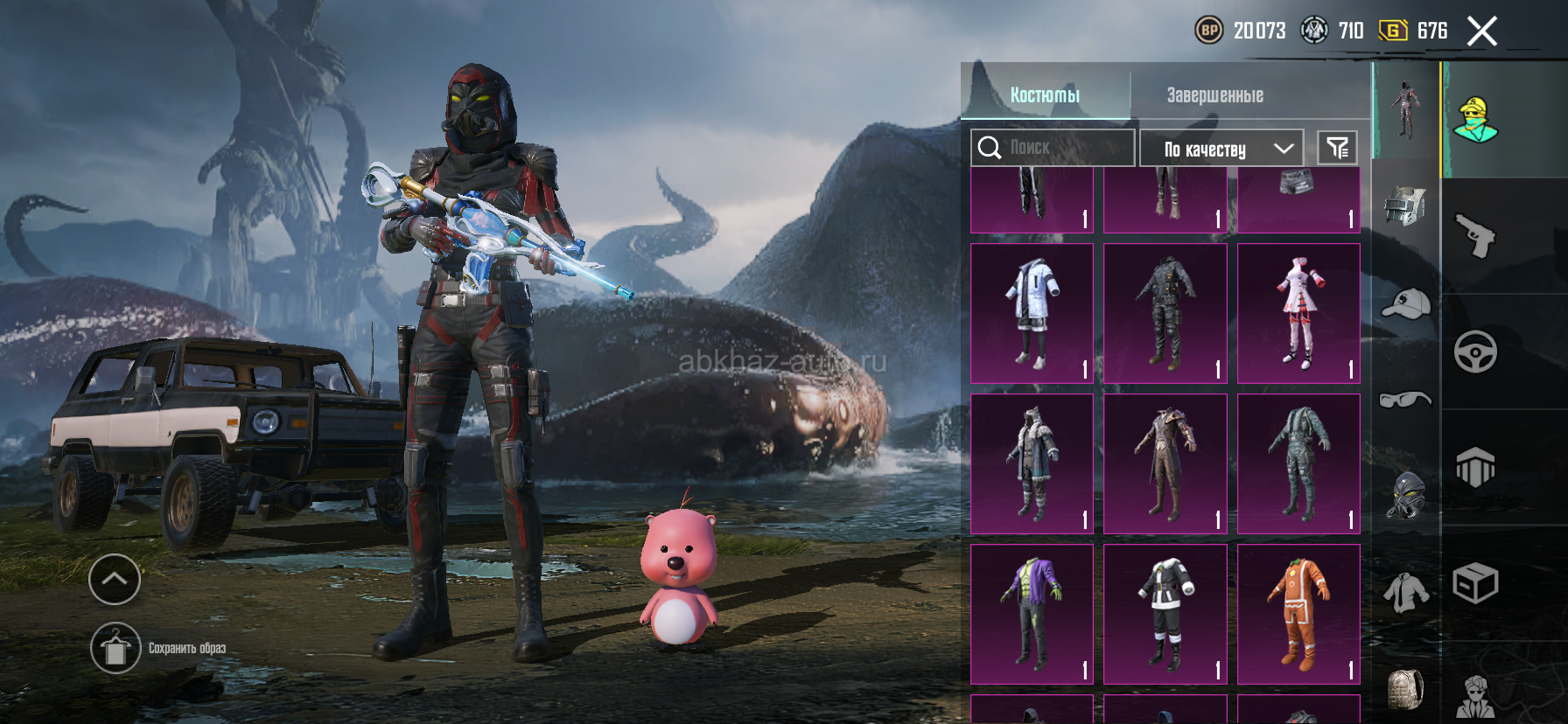Viewport: 1568px width, 724px height.
Task: Switch to the Костюмы tab
Action: [1045, 94]
